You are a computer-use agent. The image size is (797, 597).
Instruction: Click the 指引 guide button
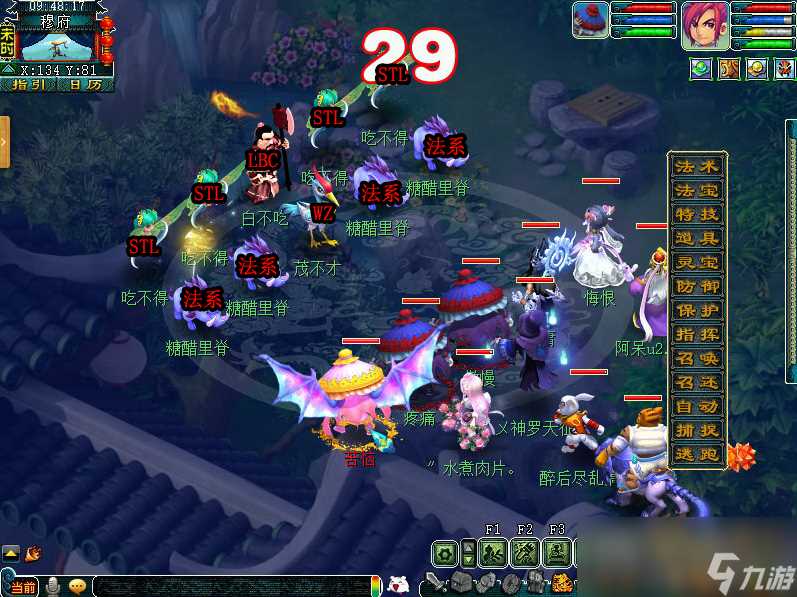click(28, 85)
